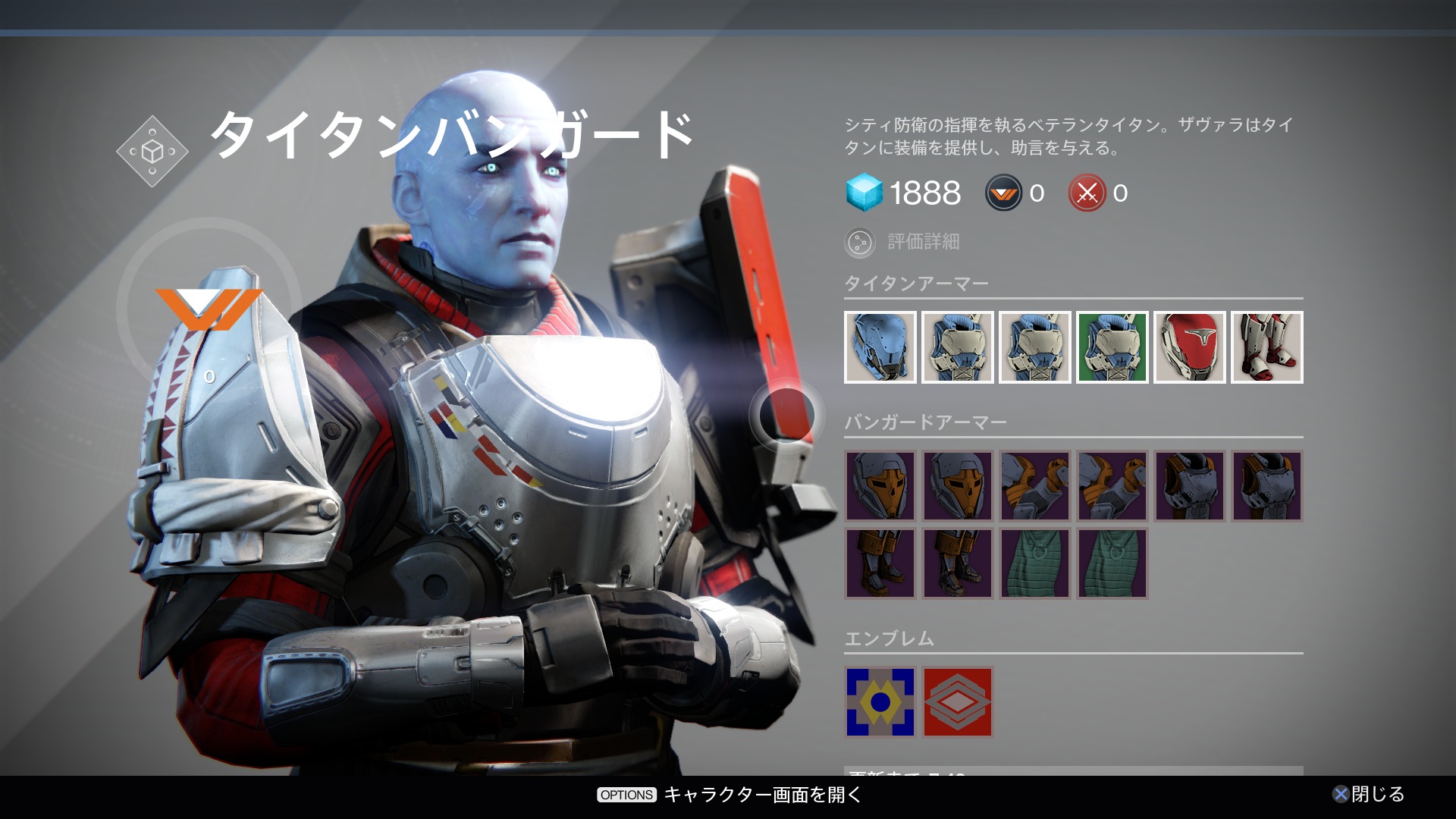
Task: Select the red Titan armor piece
Action: click(1189, 347)
